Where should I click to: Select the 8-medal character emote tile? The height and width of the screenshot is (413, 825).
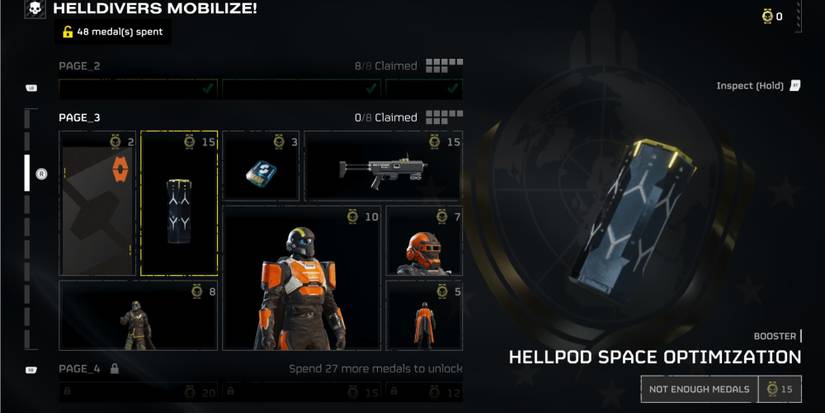(138, 315)
